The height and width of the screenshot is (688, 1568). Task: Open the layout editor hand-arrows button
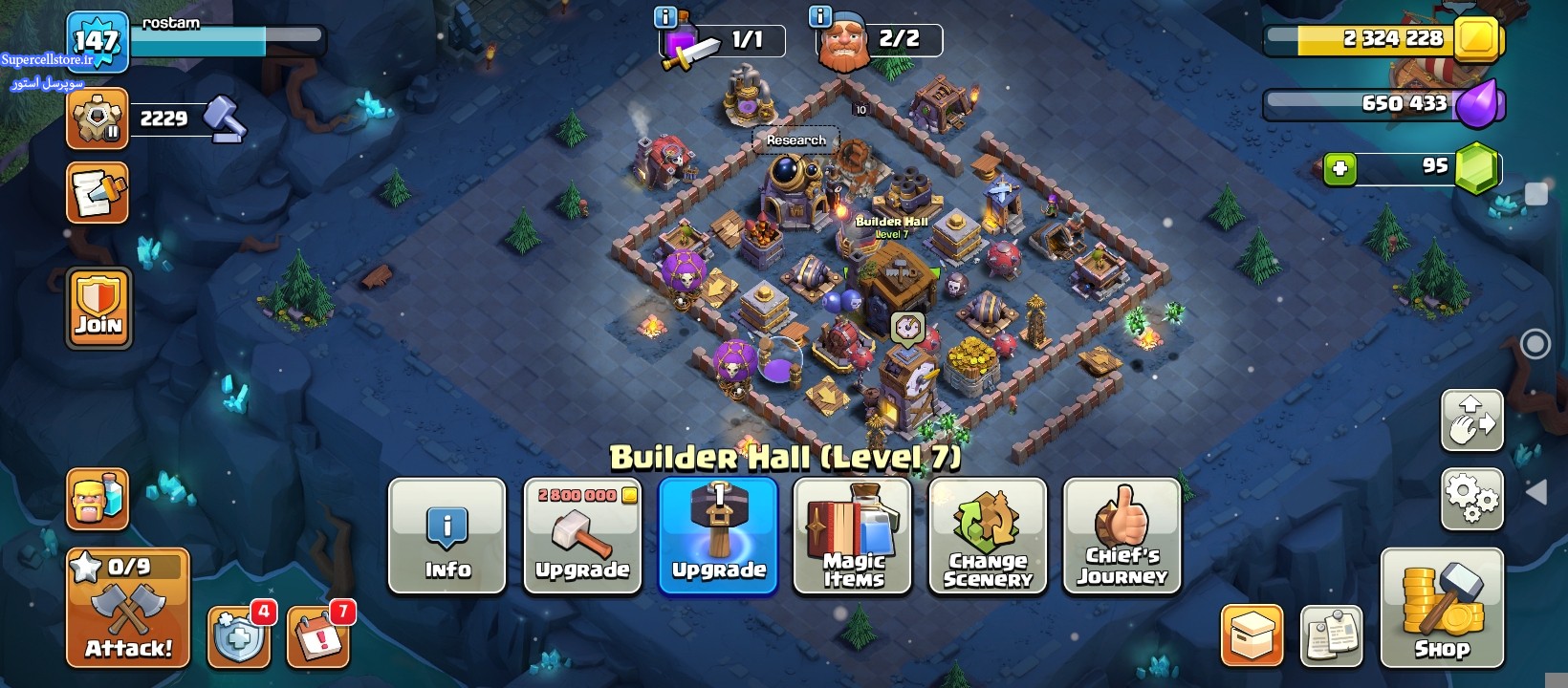(x=1471, y=419)
